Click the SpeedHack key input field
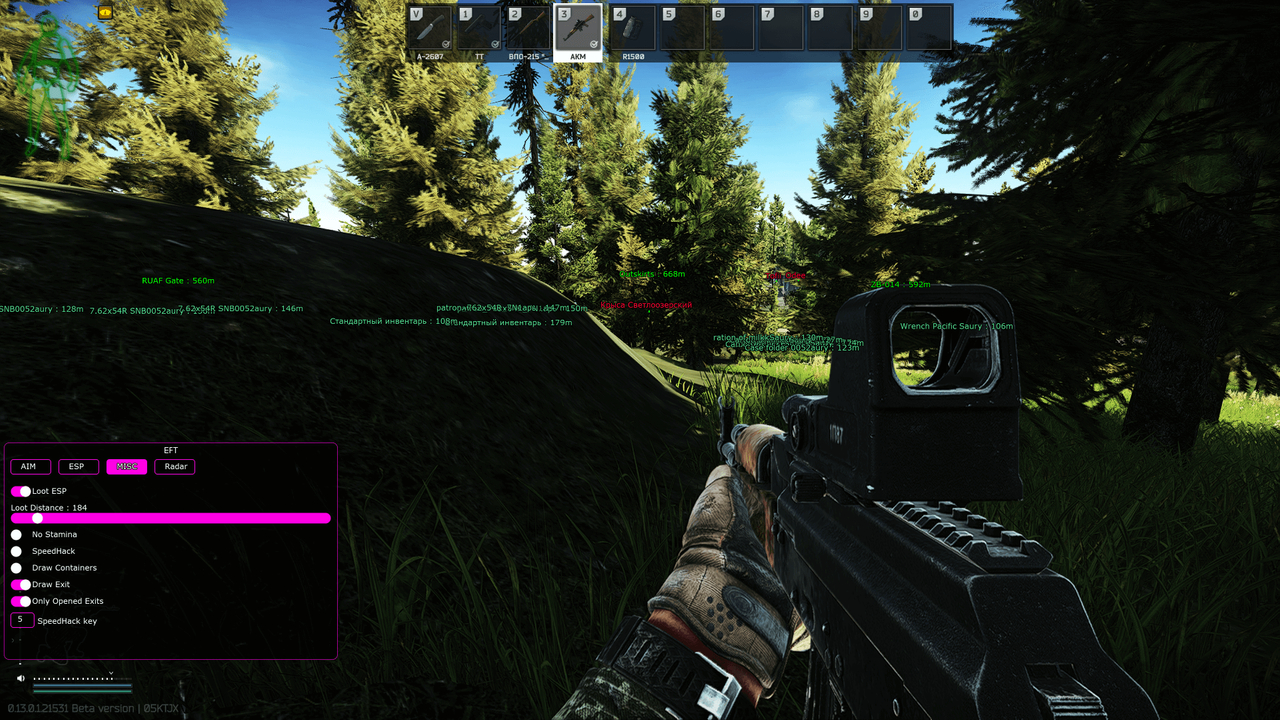 pyautogui.click(x=20, y=619)
